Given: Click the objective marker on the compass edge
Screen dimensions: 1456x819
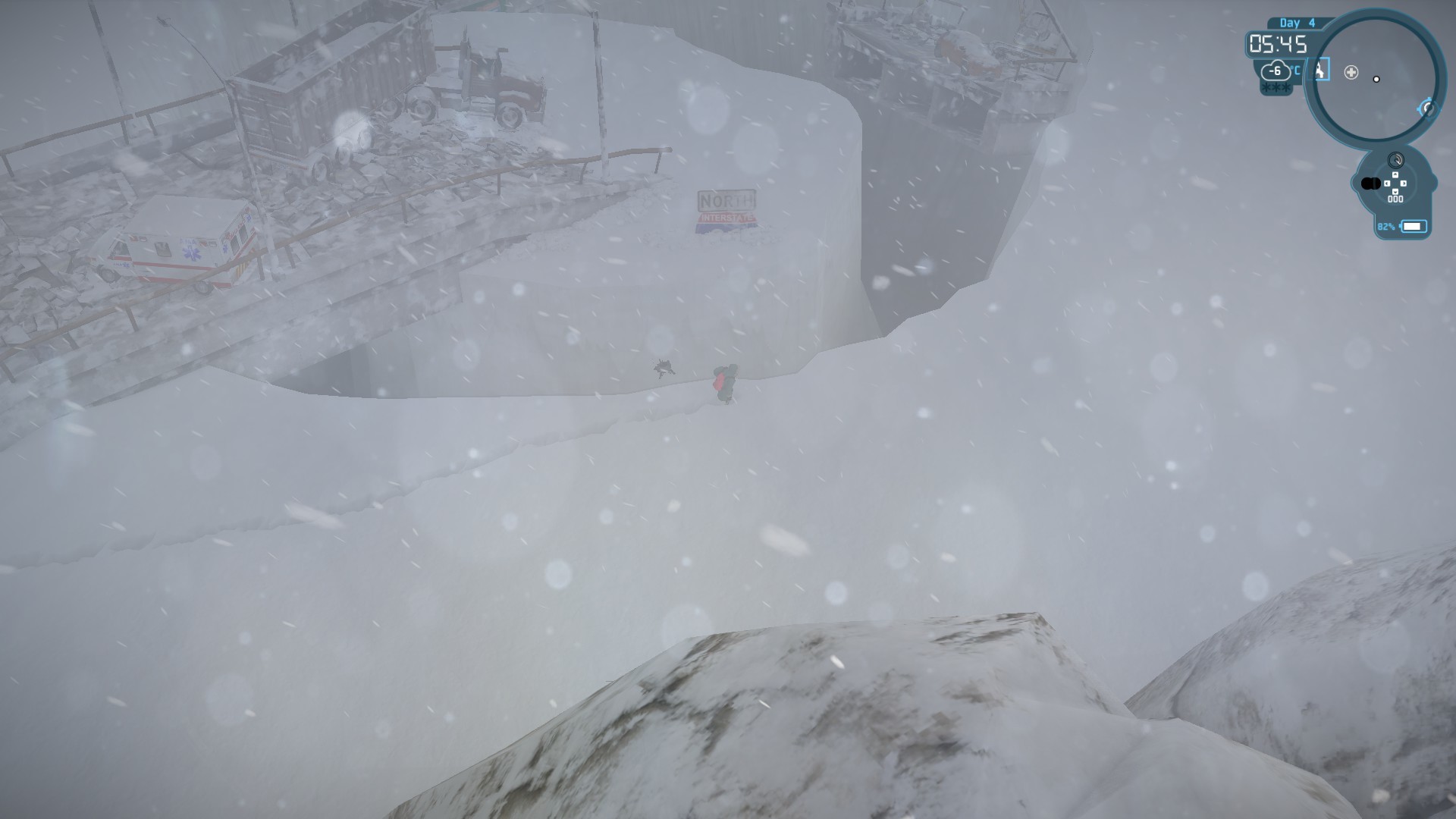Looking at the screenshot, I should tap(1428, 108).
